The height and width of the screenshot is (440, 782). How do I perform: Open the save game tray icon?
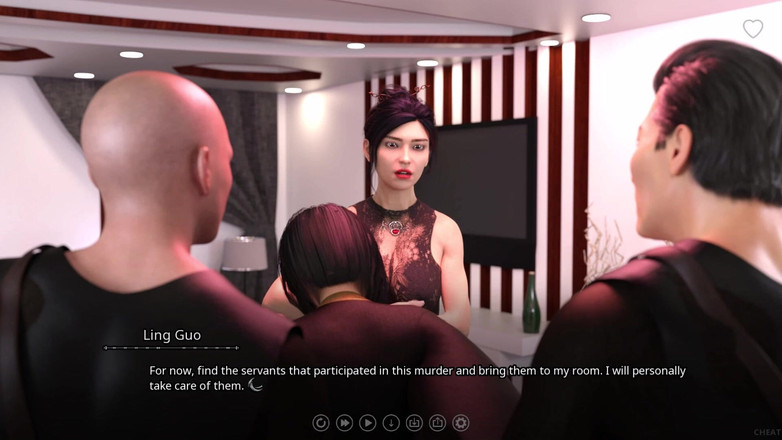pos(414,423)
